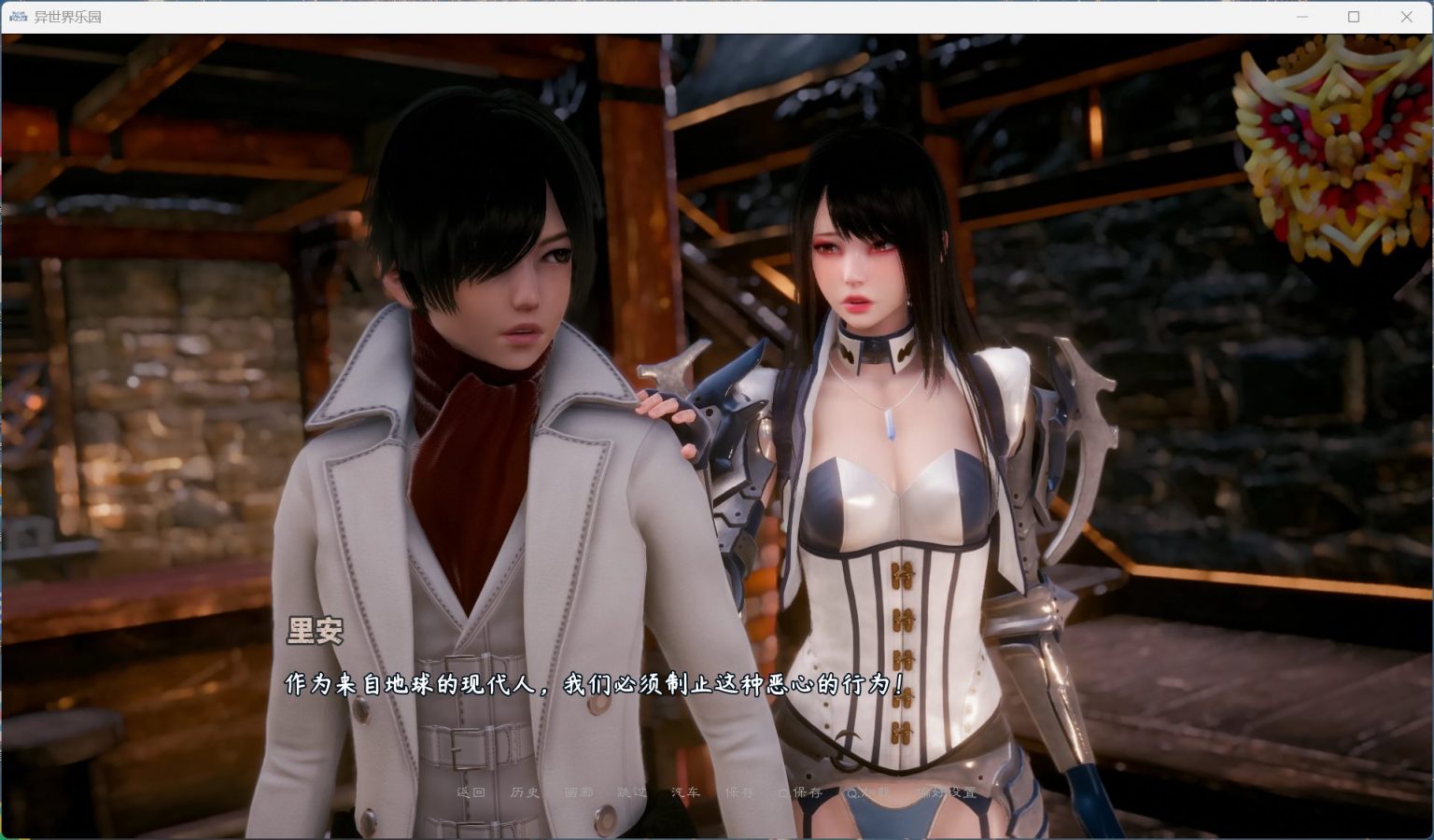
Task: Maximize the game window
Action: (x=1354, y=17)
